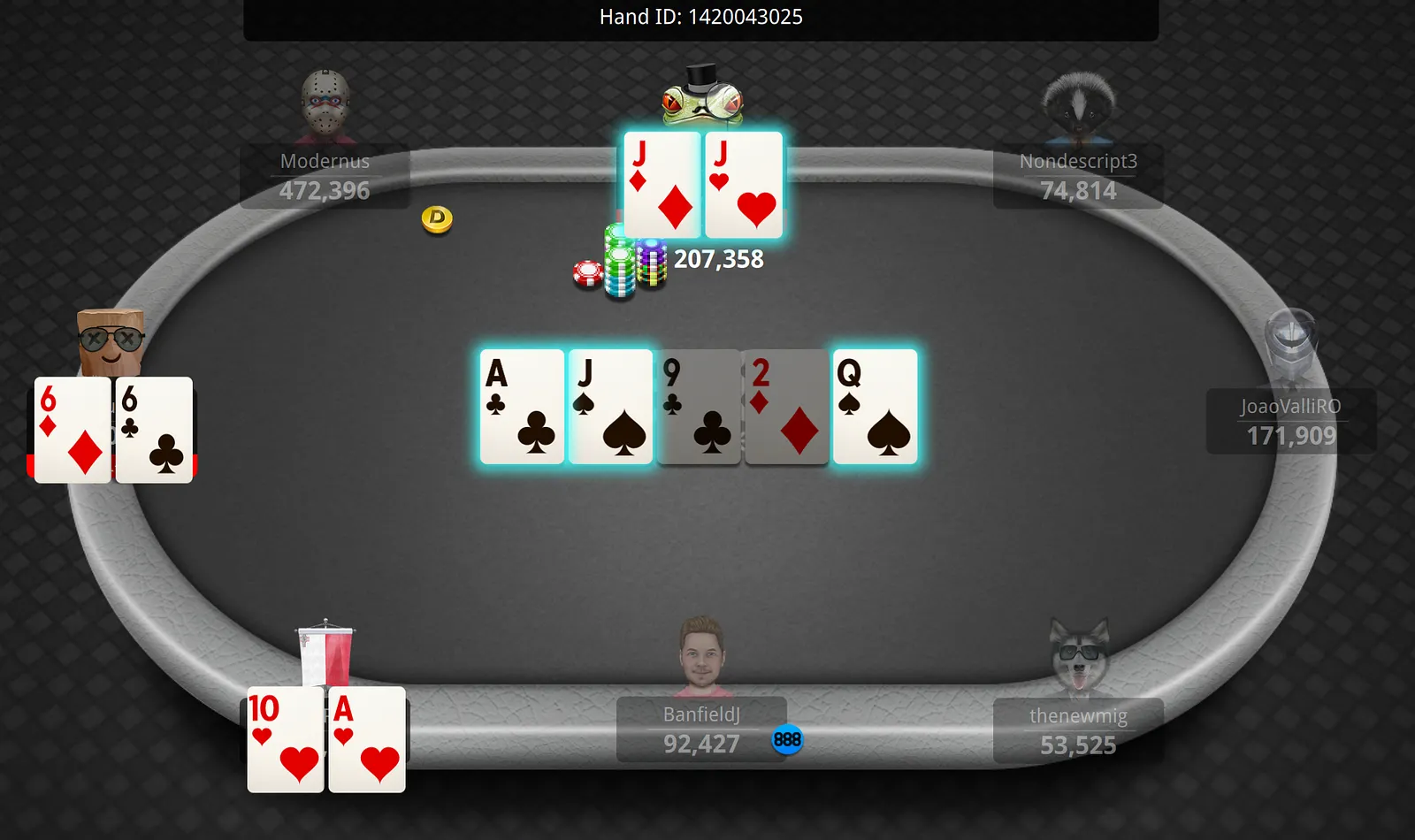Choose thenewmig's seat panel
The width and height of the screenshot is (1415, 840).
coord(1078,730)
